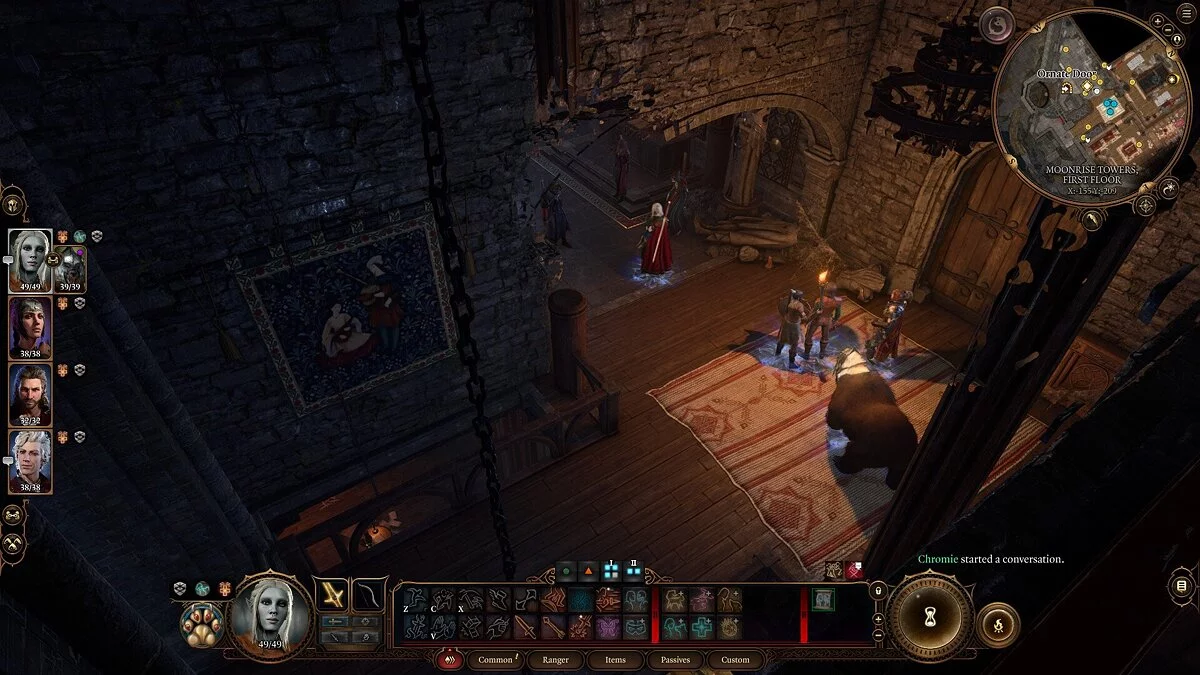This screenshot has width=1200, height=675.
Task: Select the silver-haired party member at the bottom
Action: click(x=29, y=461)
